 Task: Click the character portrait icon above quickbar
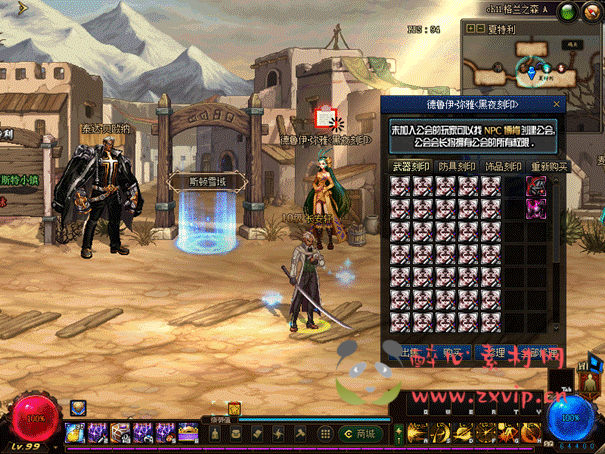pyautogui.click(x=77, y=407)
